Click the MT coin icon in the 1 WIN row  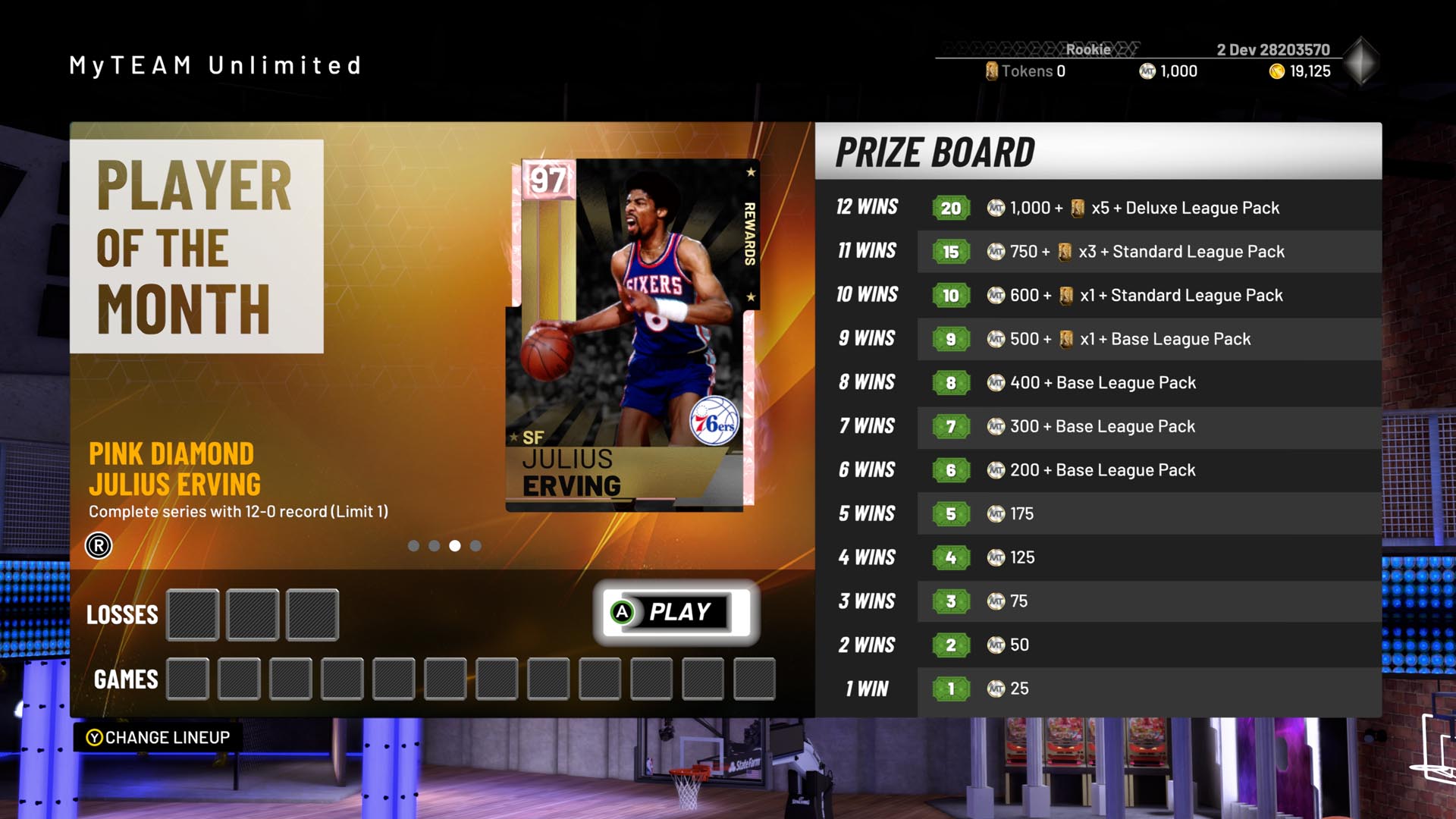pyautogui.click(x=996, y=689)
